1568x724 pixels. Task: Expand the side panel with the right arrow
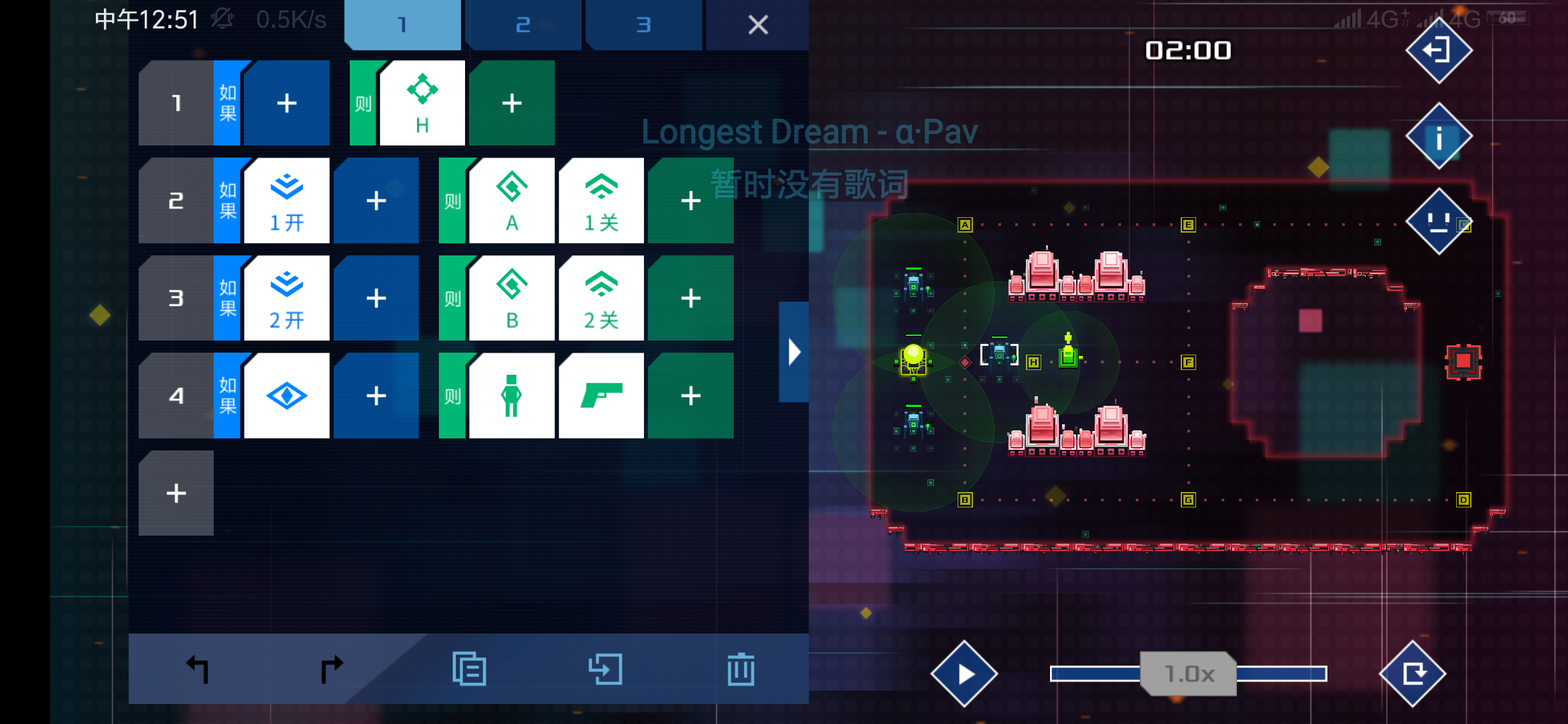point(793,351)
